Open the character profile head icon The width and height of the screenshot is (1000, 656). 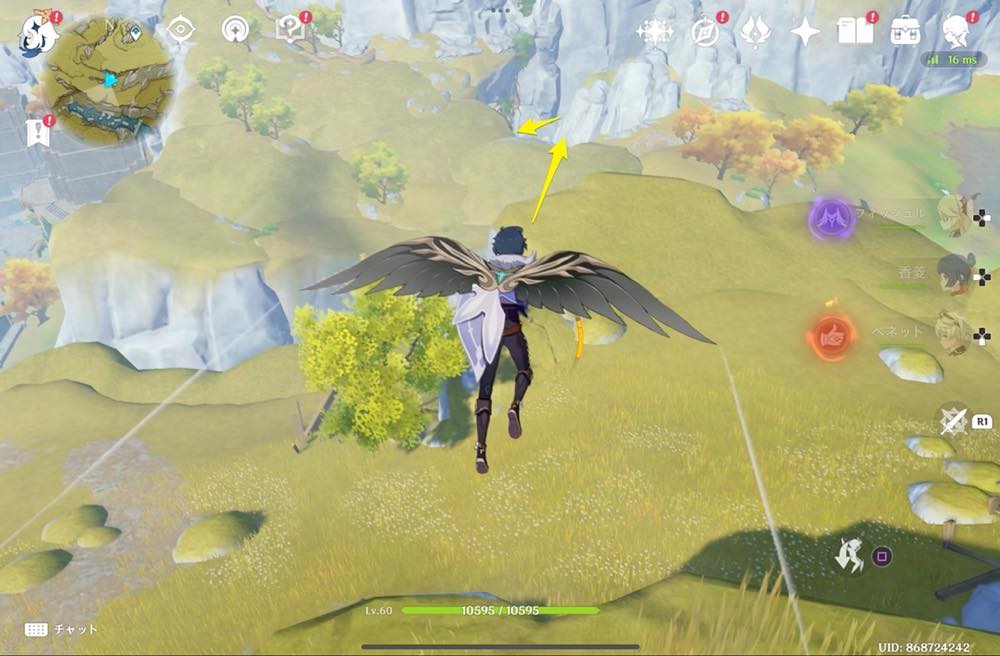point(957,33)
